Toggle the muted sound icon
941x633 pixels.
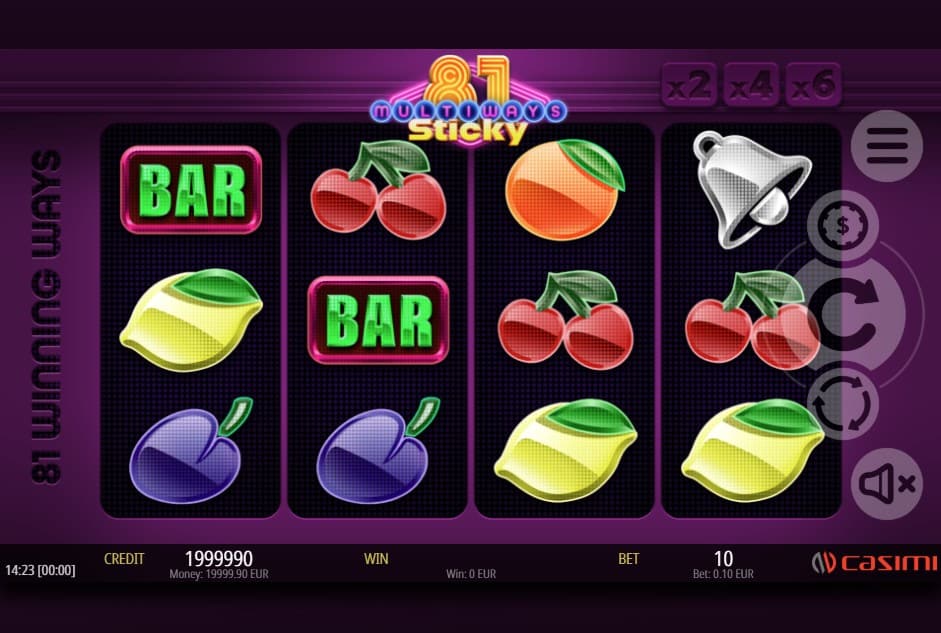click(x=886, y=483)
